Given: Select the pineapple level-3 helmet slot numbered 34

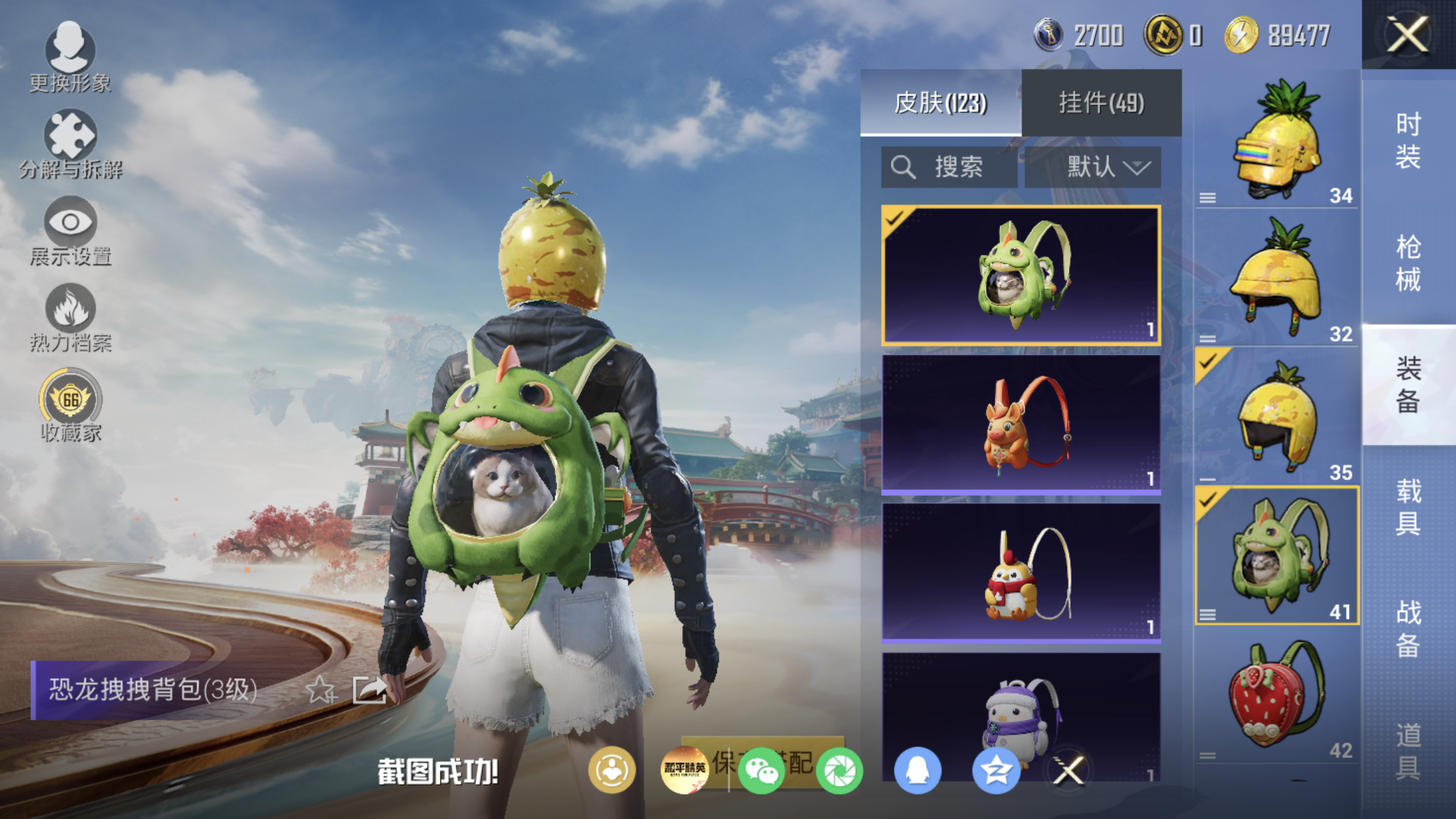Looking at the screenshot, I should pyautogui.click(x=1277, y=140).
